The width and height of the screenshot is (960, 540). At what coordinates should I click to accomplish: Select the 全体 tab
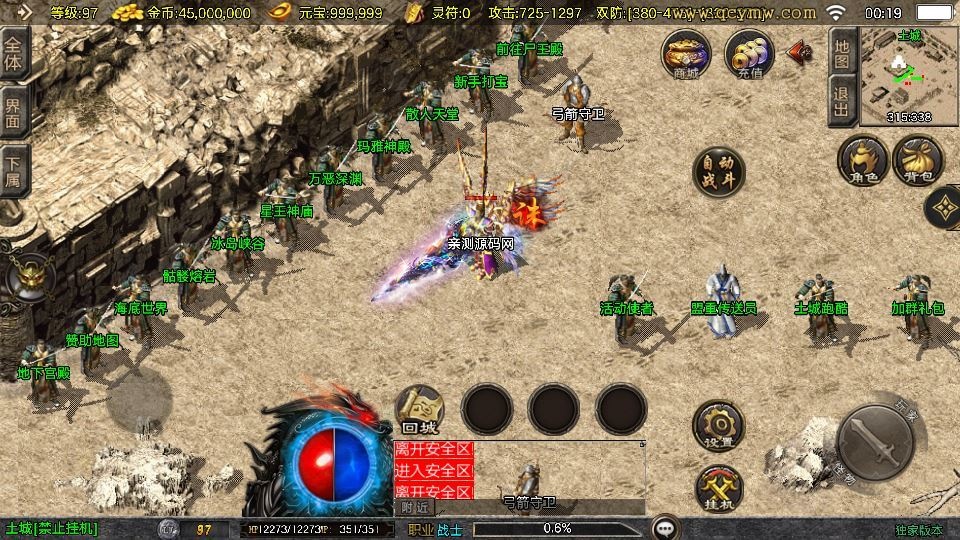coord(14,52)
